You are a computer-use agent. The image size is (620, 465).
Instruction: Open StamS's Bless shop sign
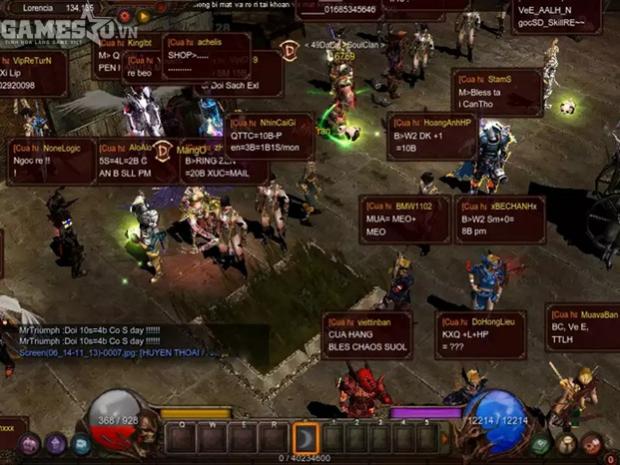pyautogui.click(x=498, y=91)
